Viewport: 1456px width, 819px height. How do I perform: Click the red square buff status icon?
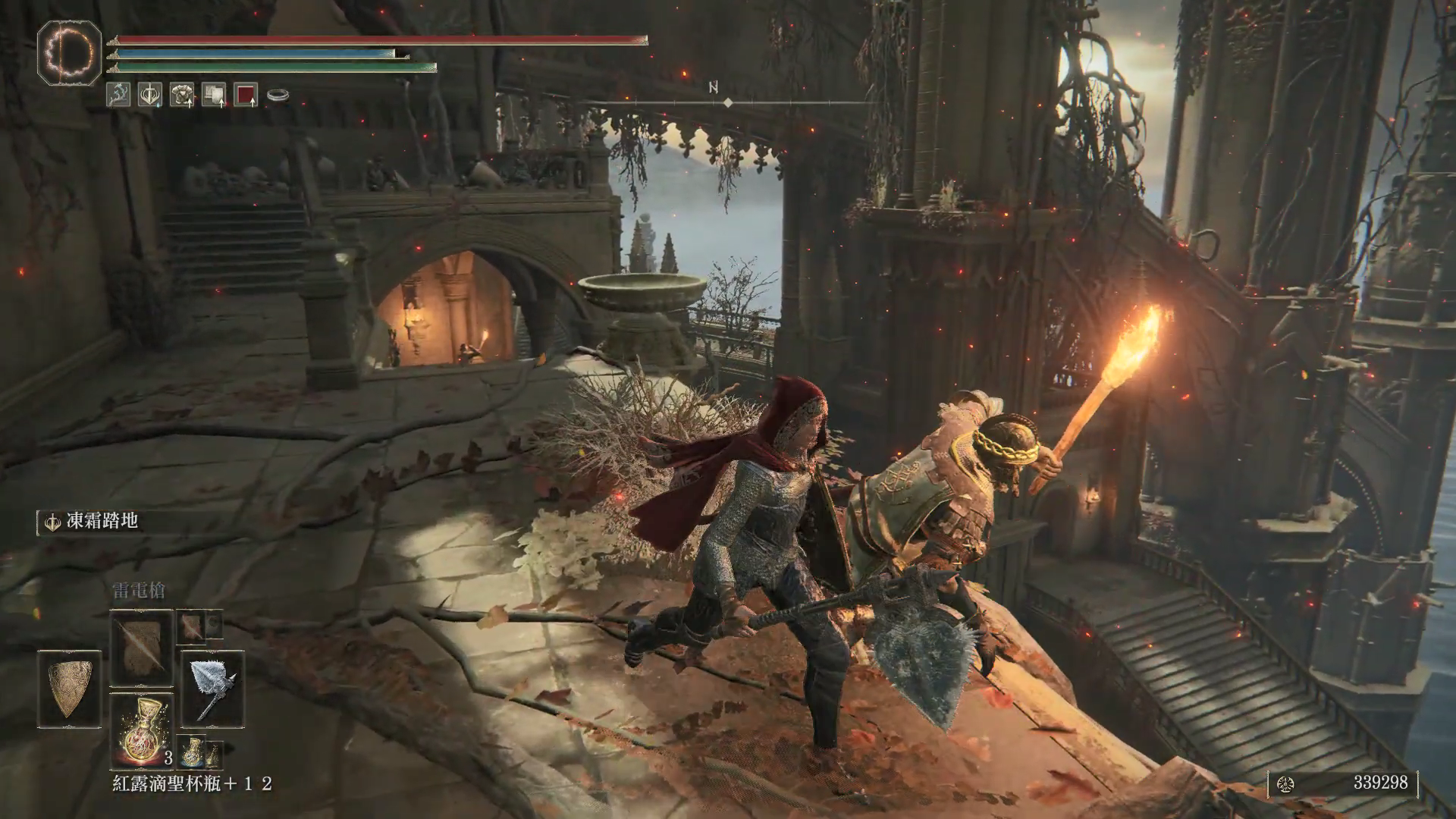[246, 95]
